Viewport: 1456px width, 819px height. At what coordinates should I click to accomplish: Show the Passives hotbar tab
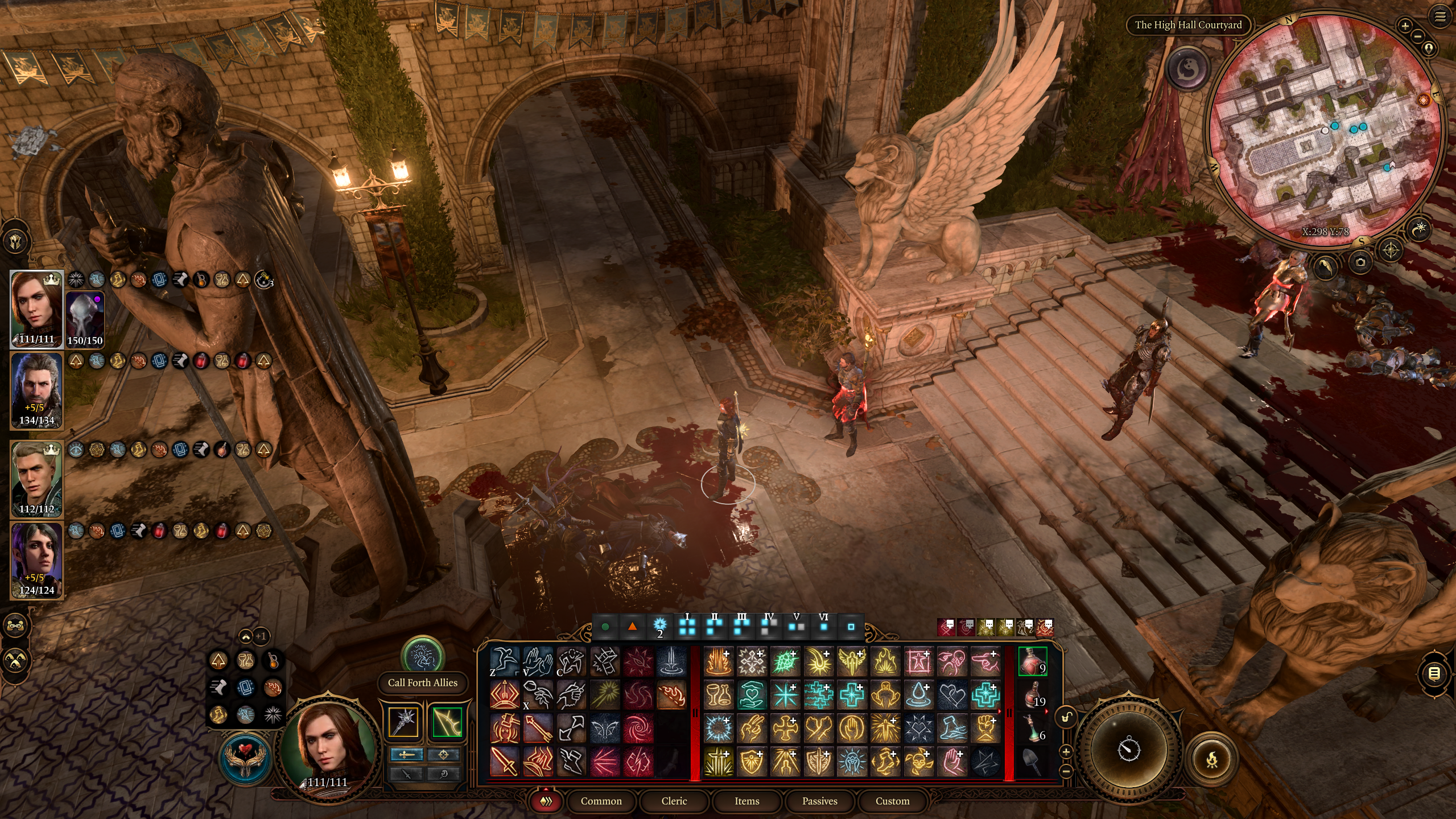tap(819, 801)
